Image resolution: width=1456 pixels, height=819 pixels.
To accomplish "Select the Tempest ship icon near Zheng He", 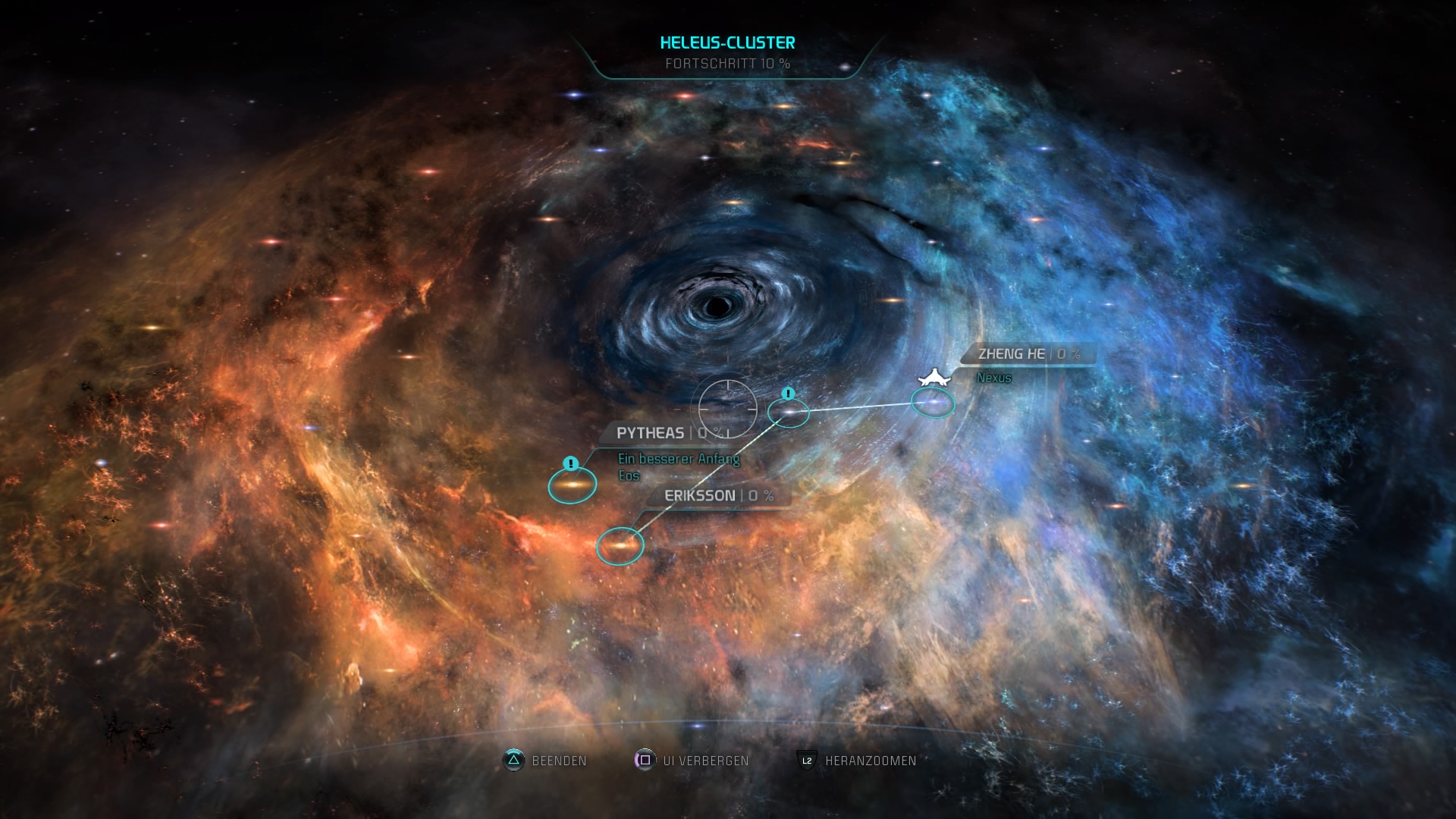I will point(934,377).
